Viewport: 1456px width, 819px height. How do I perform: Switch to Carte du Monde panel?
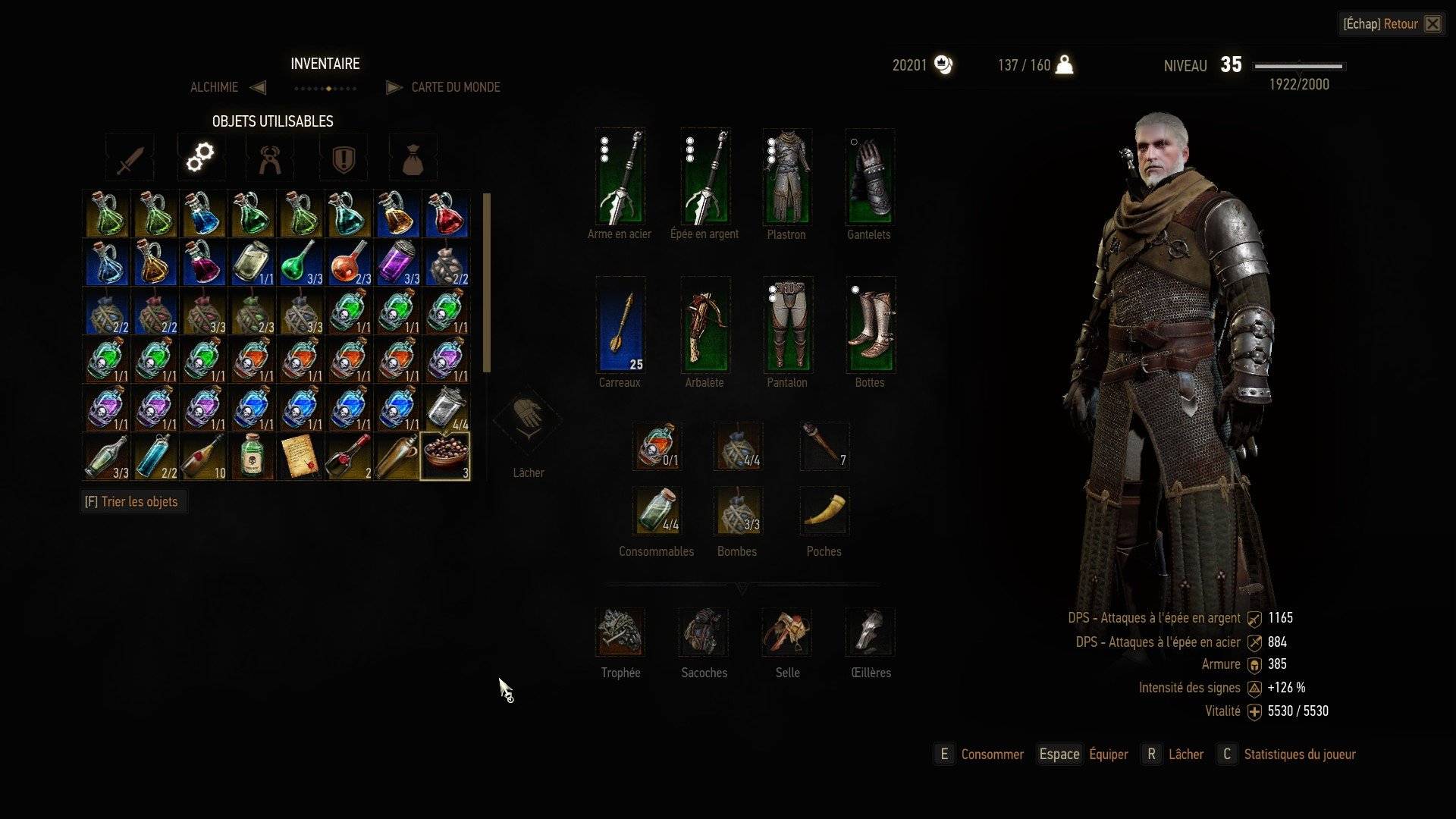pyautogui.click(x=455, y=87)
